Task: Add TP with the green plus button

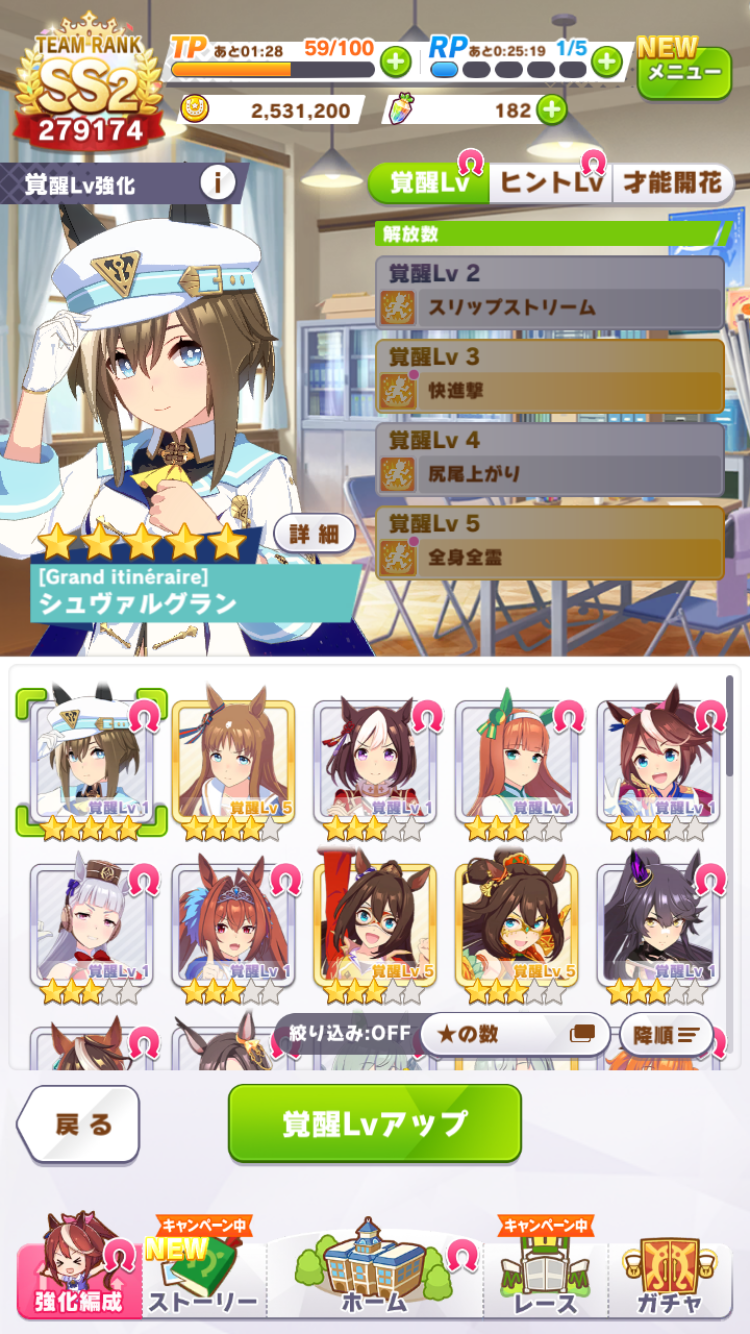Action: point(396,62)
